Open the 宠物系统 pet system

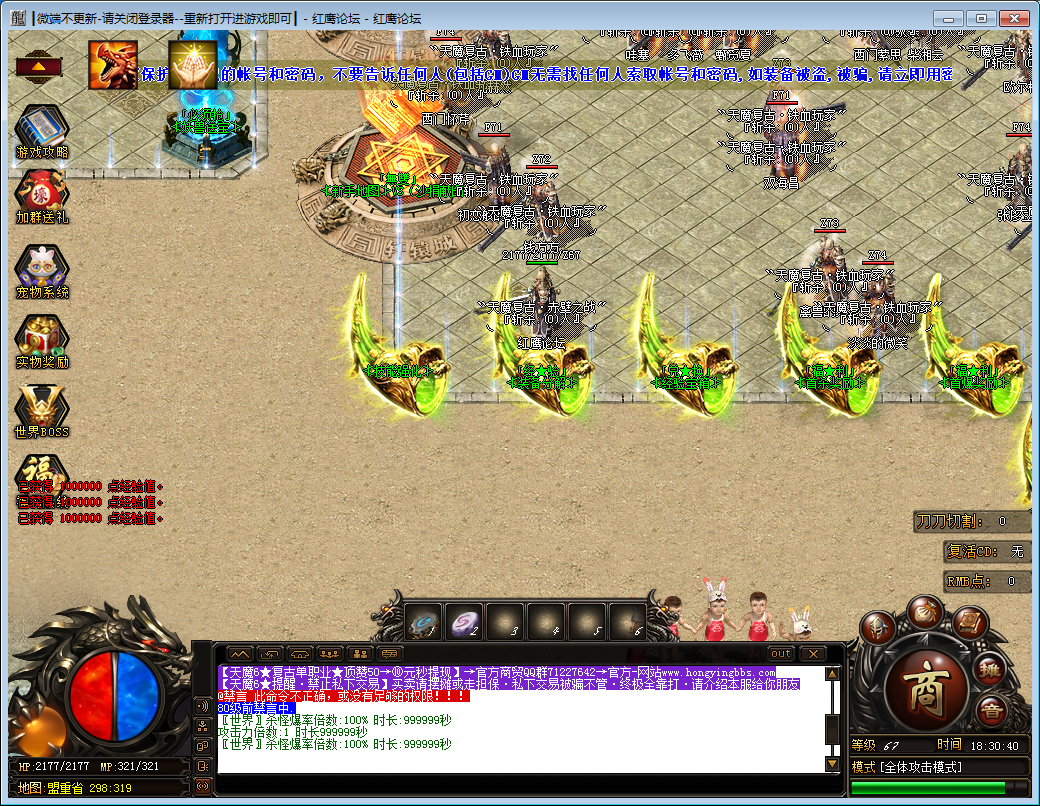tap(42, 266)
